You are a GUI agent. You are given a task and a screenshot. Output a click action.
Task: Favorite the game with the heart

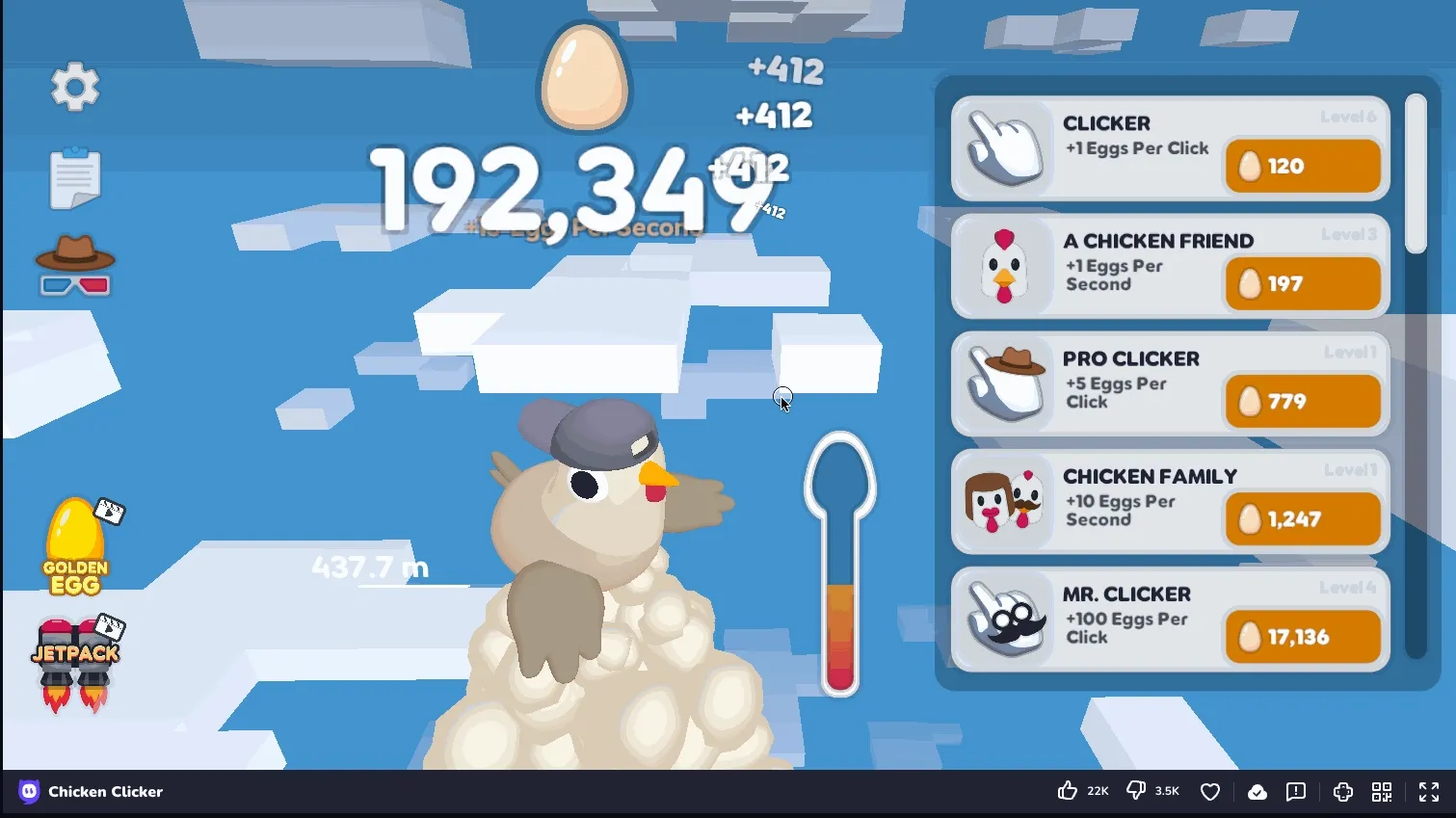[1210, 791]
